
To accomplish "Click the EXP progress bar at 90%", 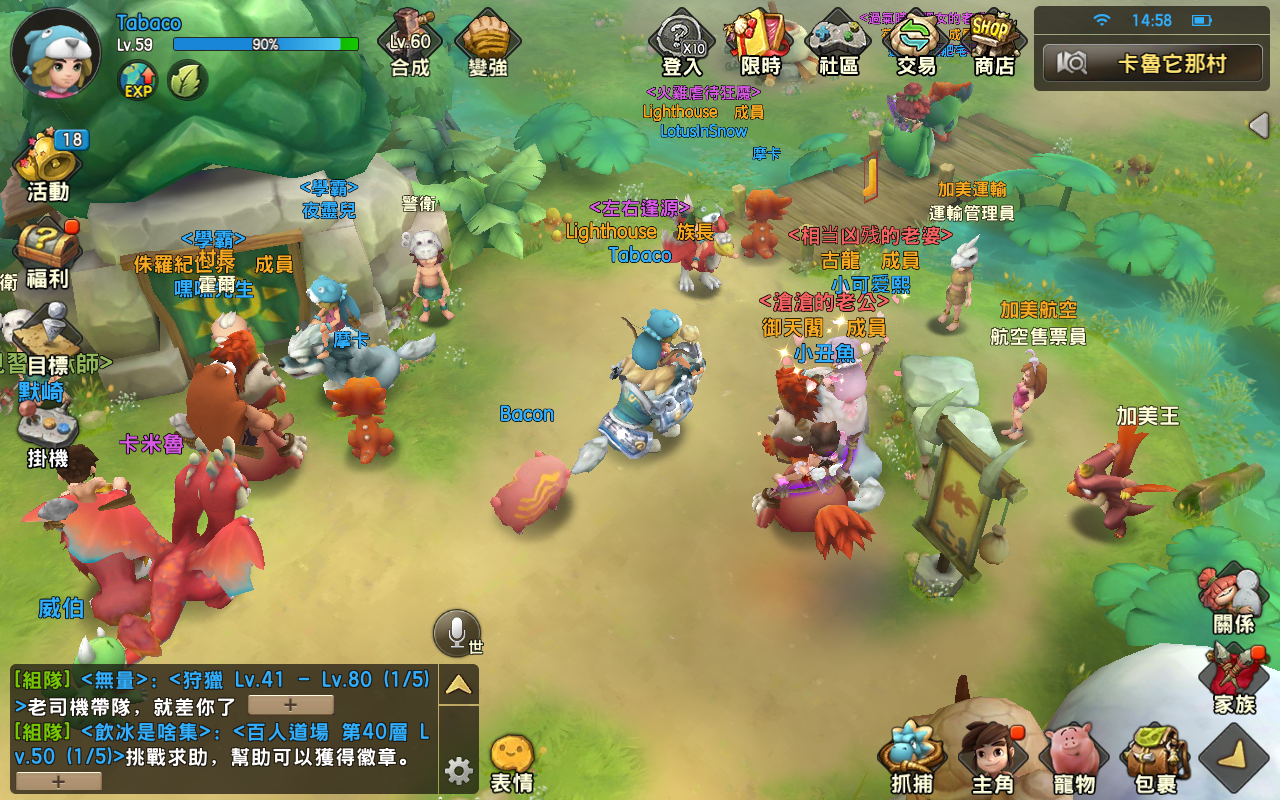I will 268,43.
